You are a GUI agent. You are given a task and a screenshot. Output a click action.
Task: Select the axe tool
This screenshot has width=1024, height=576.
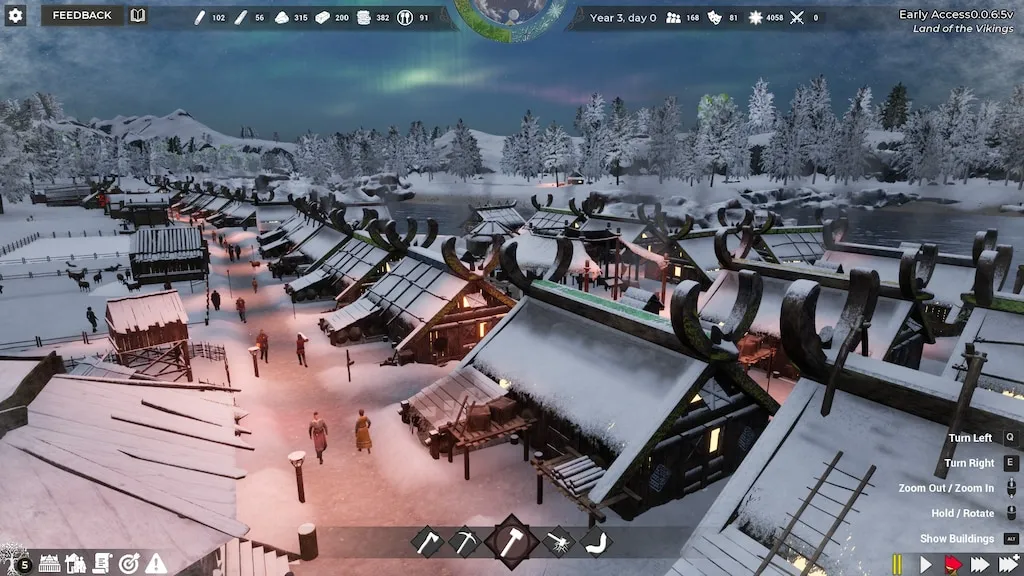[427, 542]
